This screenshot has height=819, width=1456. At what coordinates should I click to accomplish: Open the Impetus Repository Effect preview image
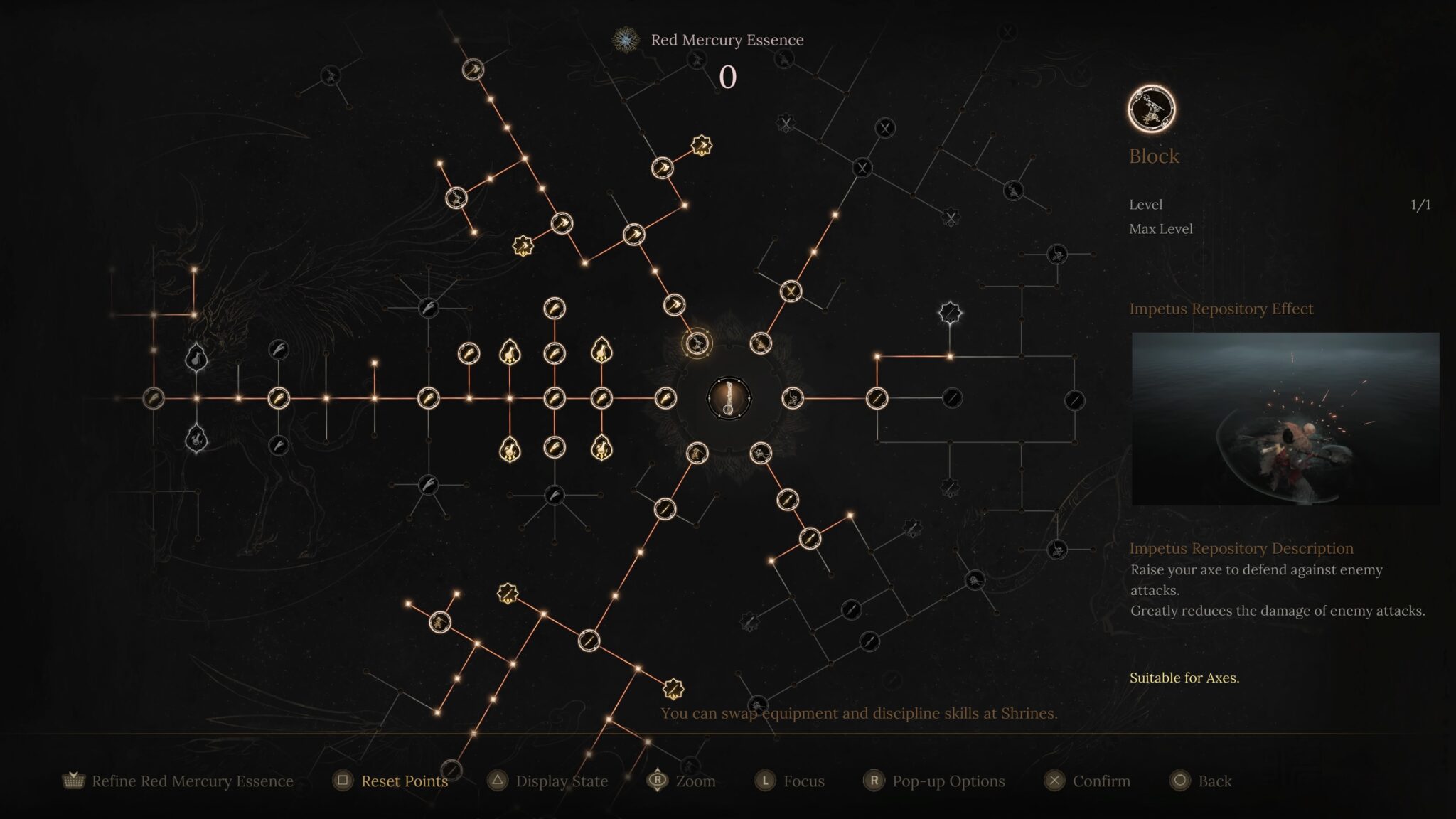click(x=1285, y=419)
